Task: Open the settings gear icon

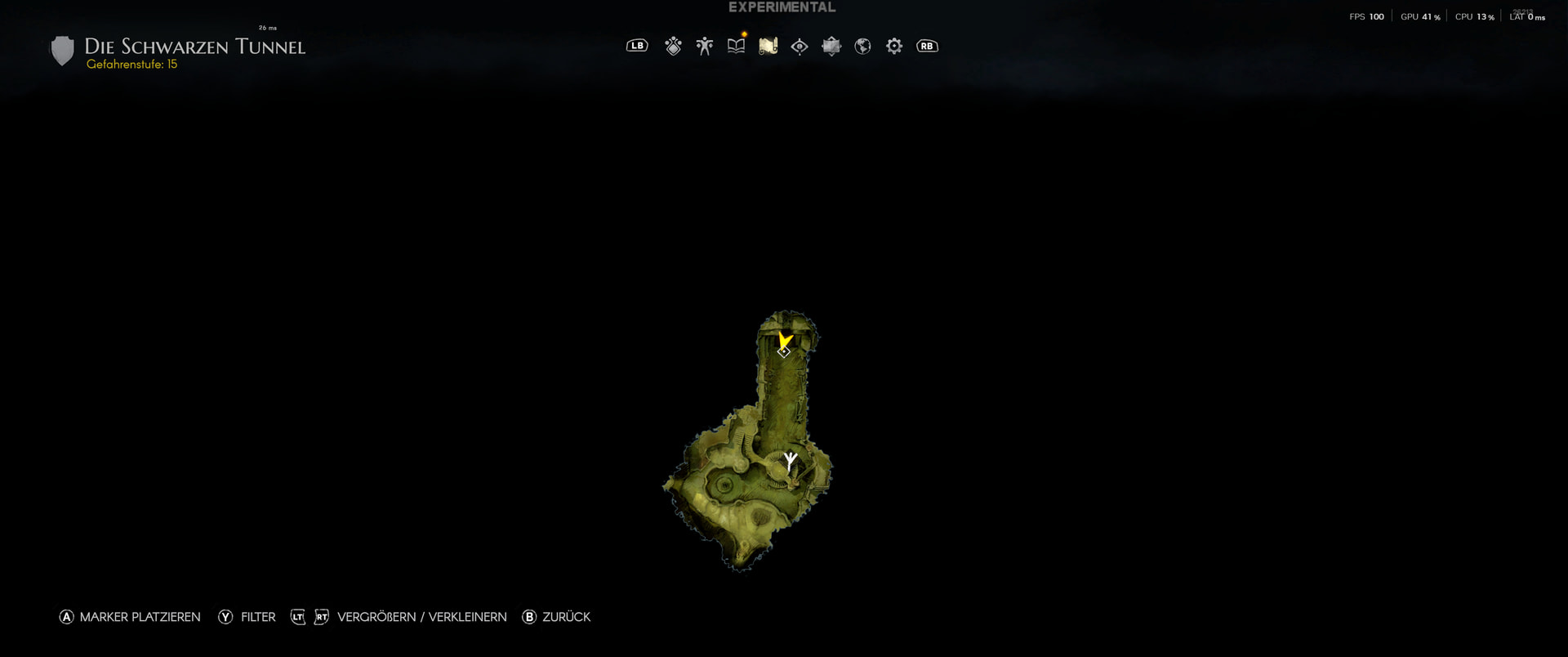Action: [893, 47]
